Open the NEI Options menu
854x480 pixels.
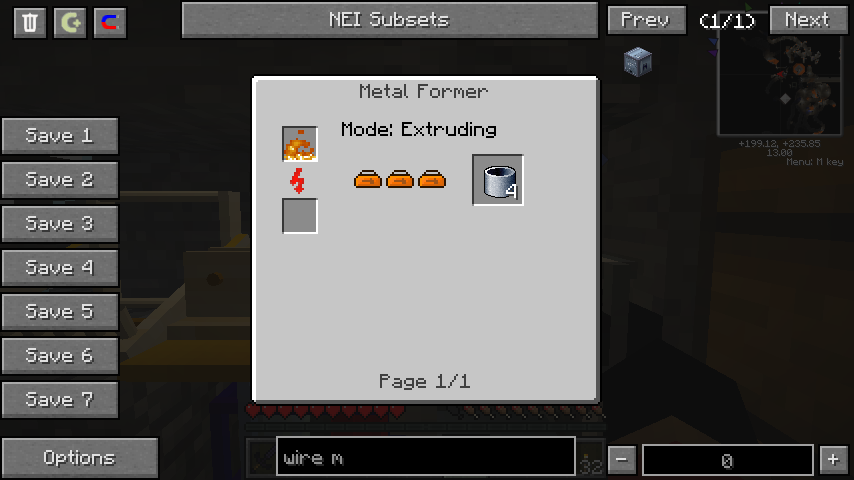80,458
